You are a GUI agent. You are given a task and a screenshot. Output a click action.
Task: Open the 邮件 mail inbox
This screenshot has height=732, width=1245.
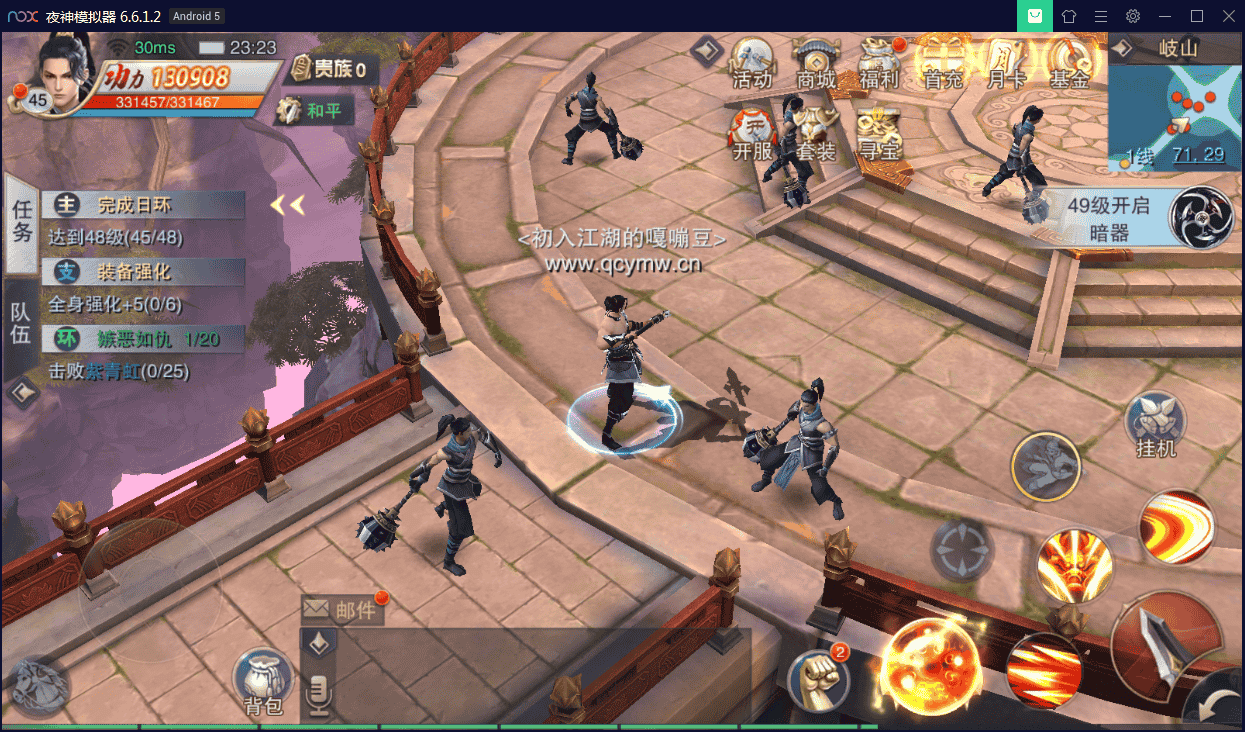click(342, 609)
